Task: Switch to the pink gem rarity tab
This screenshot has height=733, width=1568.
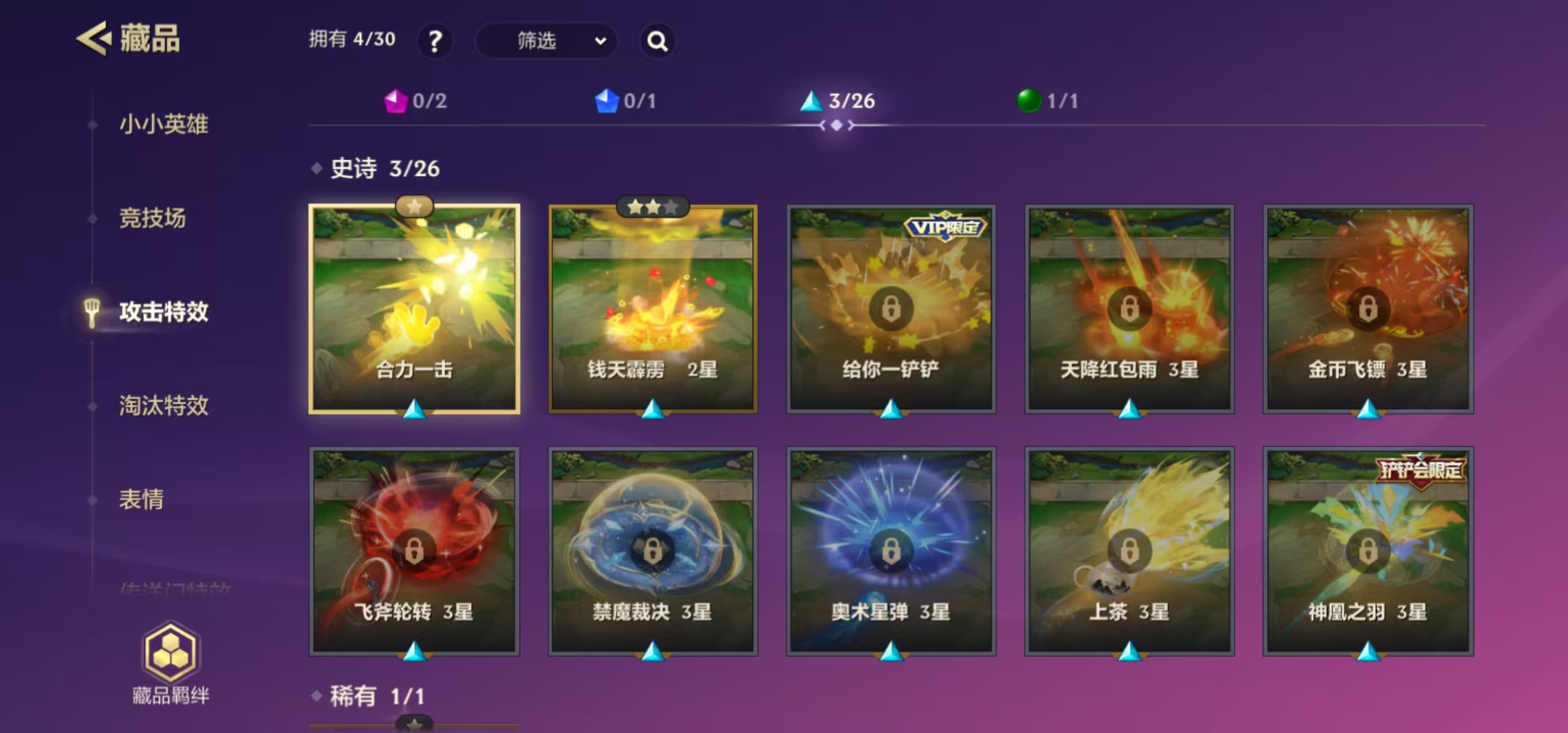Action: click(x=415, y=101)
